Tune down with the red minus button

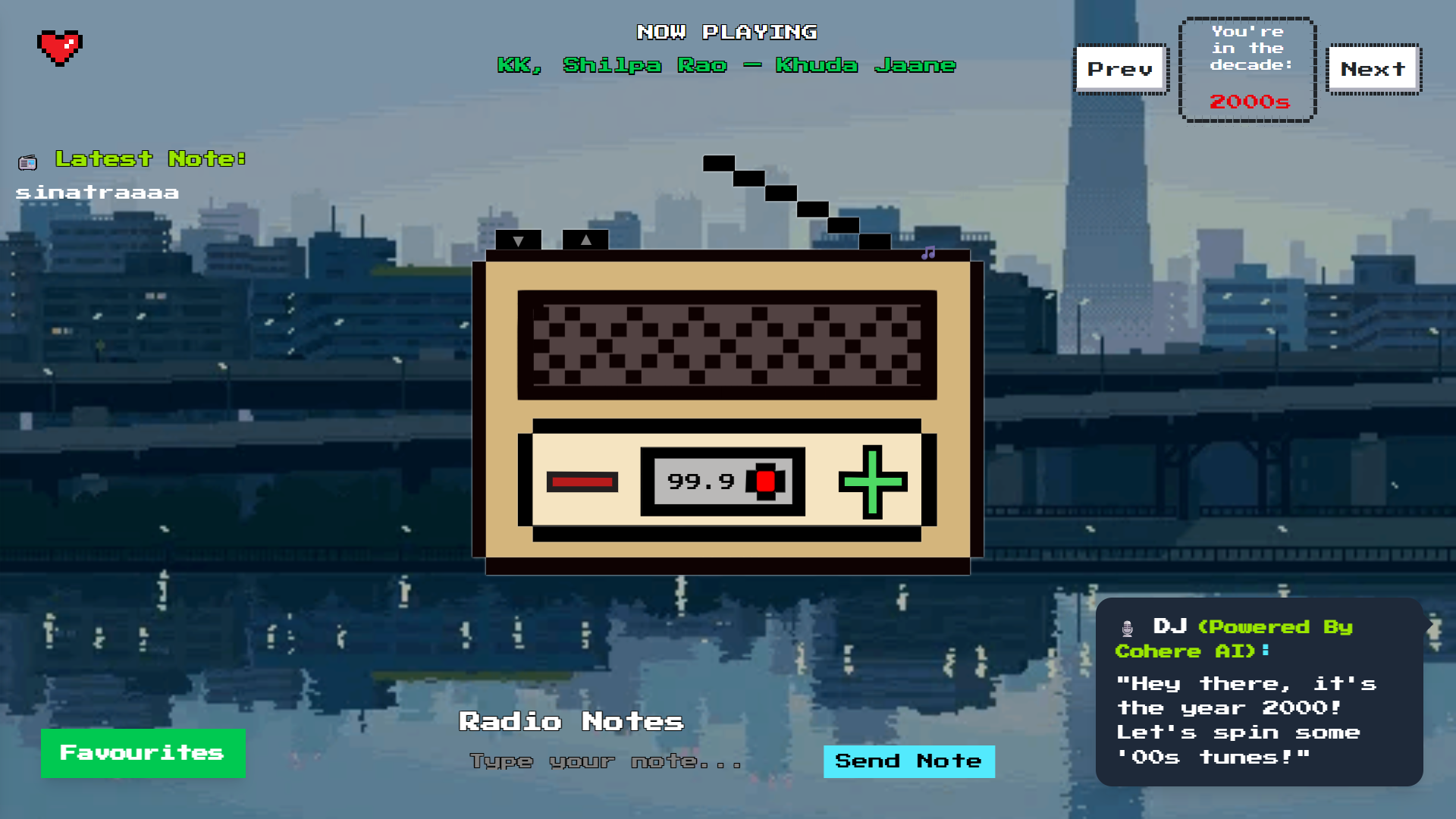click(x=582, y=482)
